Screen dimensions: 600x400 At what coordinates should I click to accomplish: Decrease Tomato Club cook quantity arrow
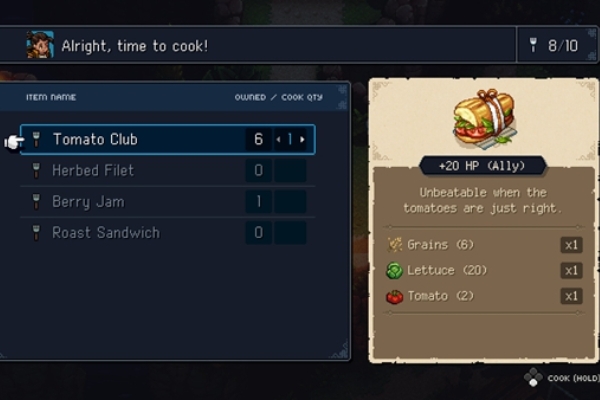tap(278, 139)
